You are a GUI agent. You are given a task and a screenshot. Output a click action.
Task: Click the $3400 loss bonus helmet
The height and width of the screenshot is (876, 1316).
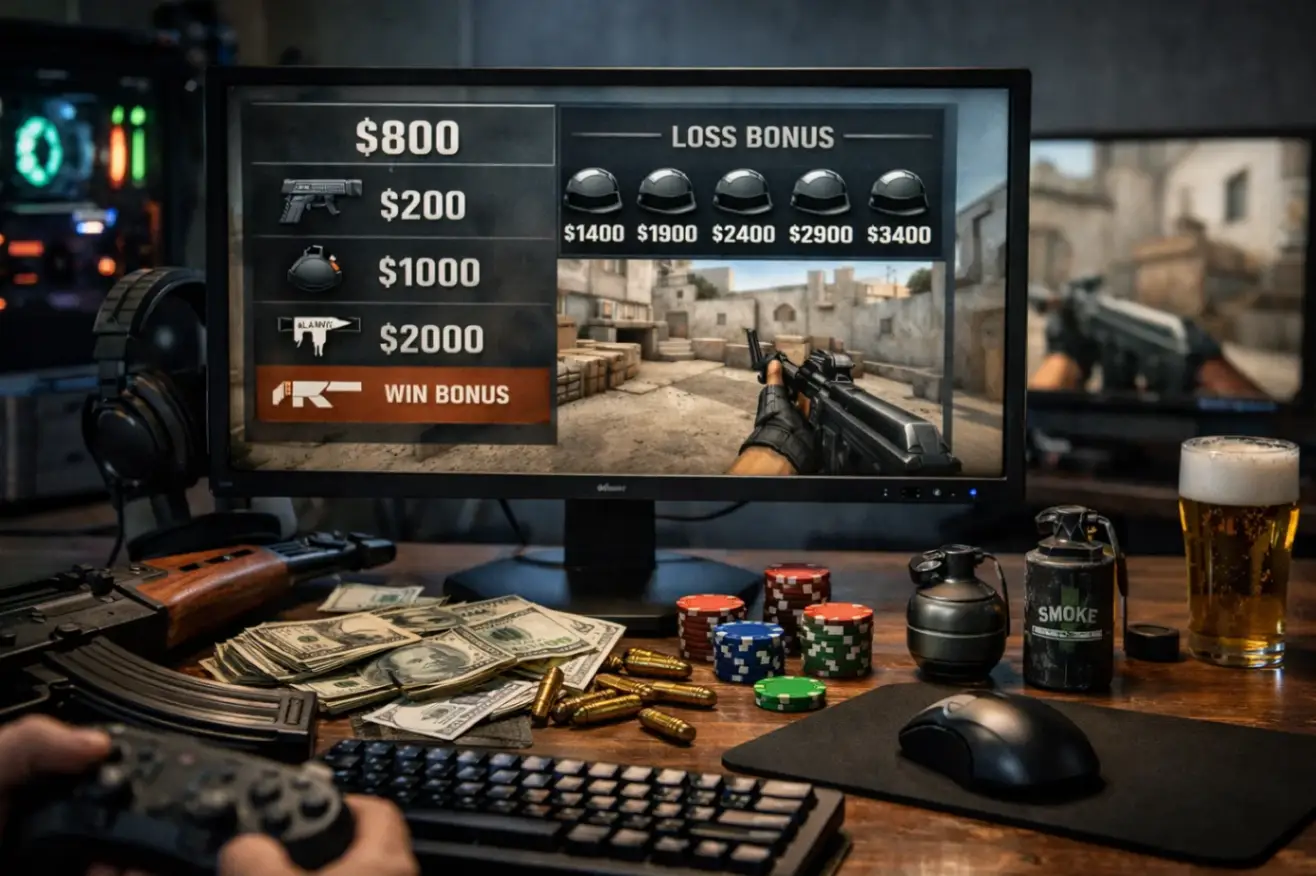coord(898,192)
